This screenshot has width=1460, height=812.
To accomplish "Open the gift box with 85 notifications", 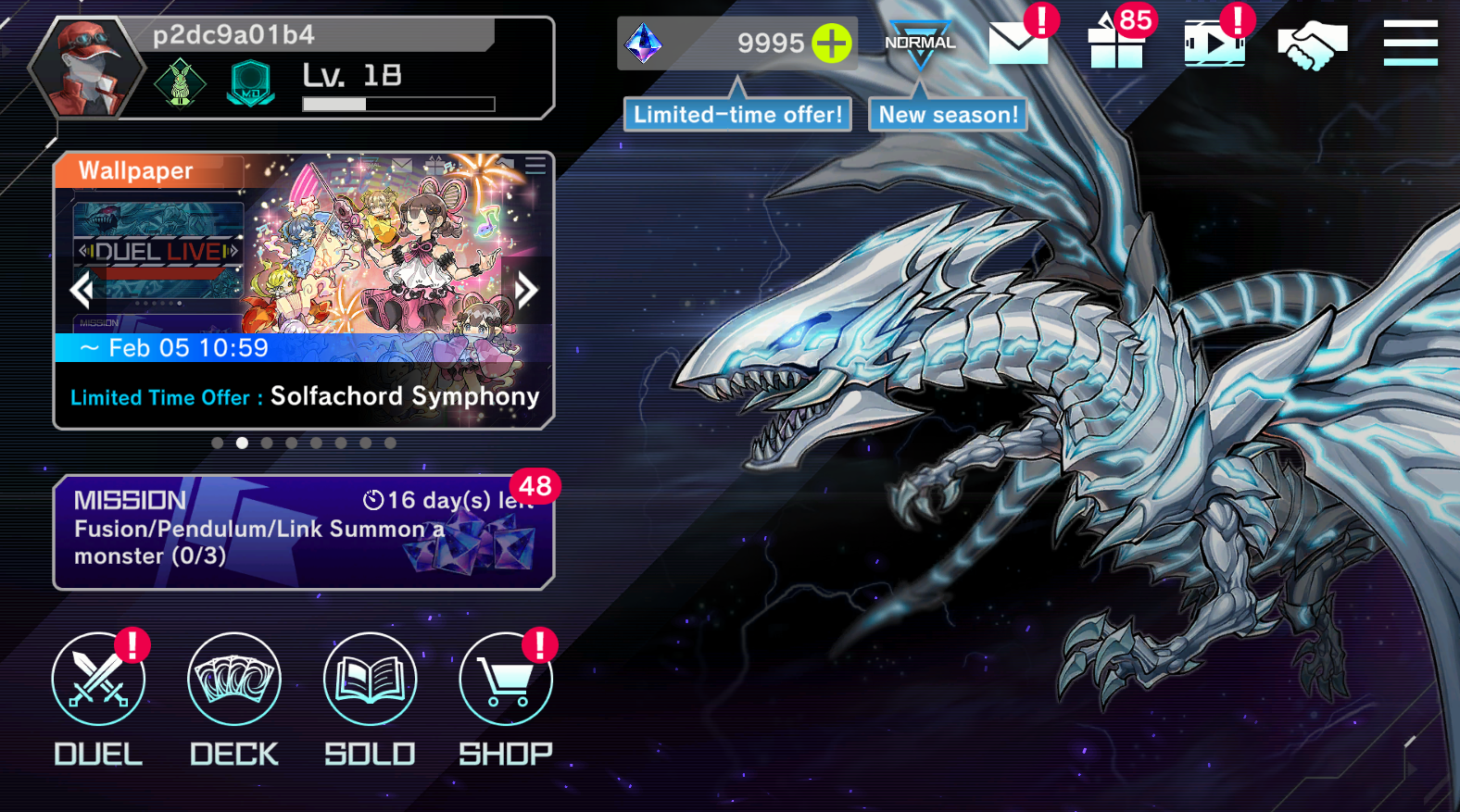I will 1116,44.
